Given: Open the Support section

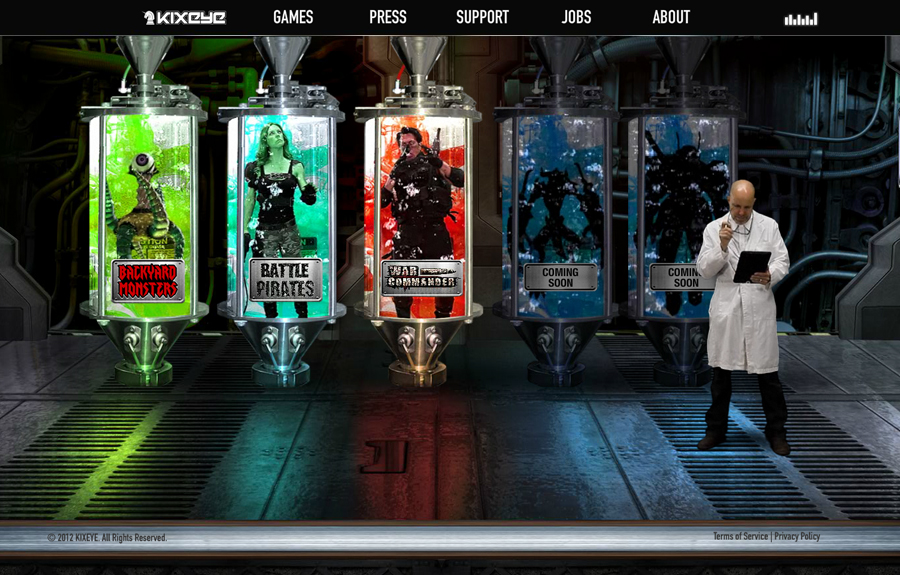Looking at the screenshot, I should pyautogui.click(x=482, y=17).
